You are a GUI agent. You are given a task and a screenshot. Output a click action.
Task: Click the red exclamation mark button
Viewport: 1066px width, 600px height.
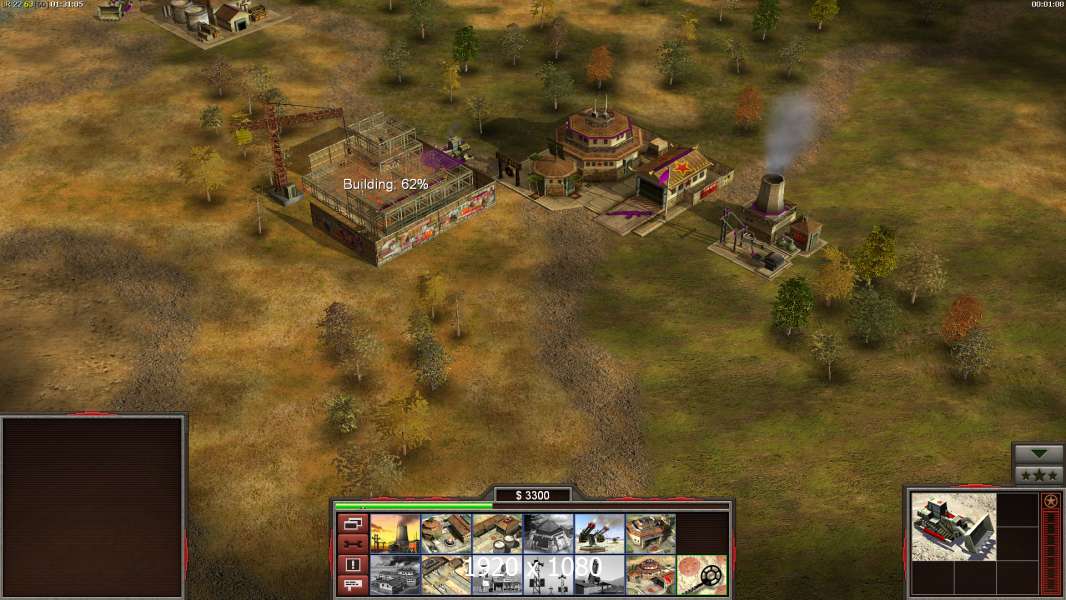click(352, 565)
